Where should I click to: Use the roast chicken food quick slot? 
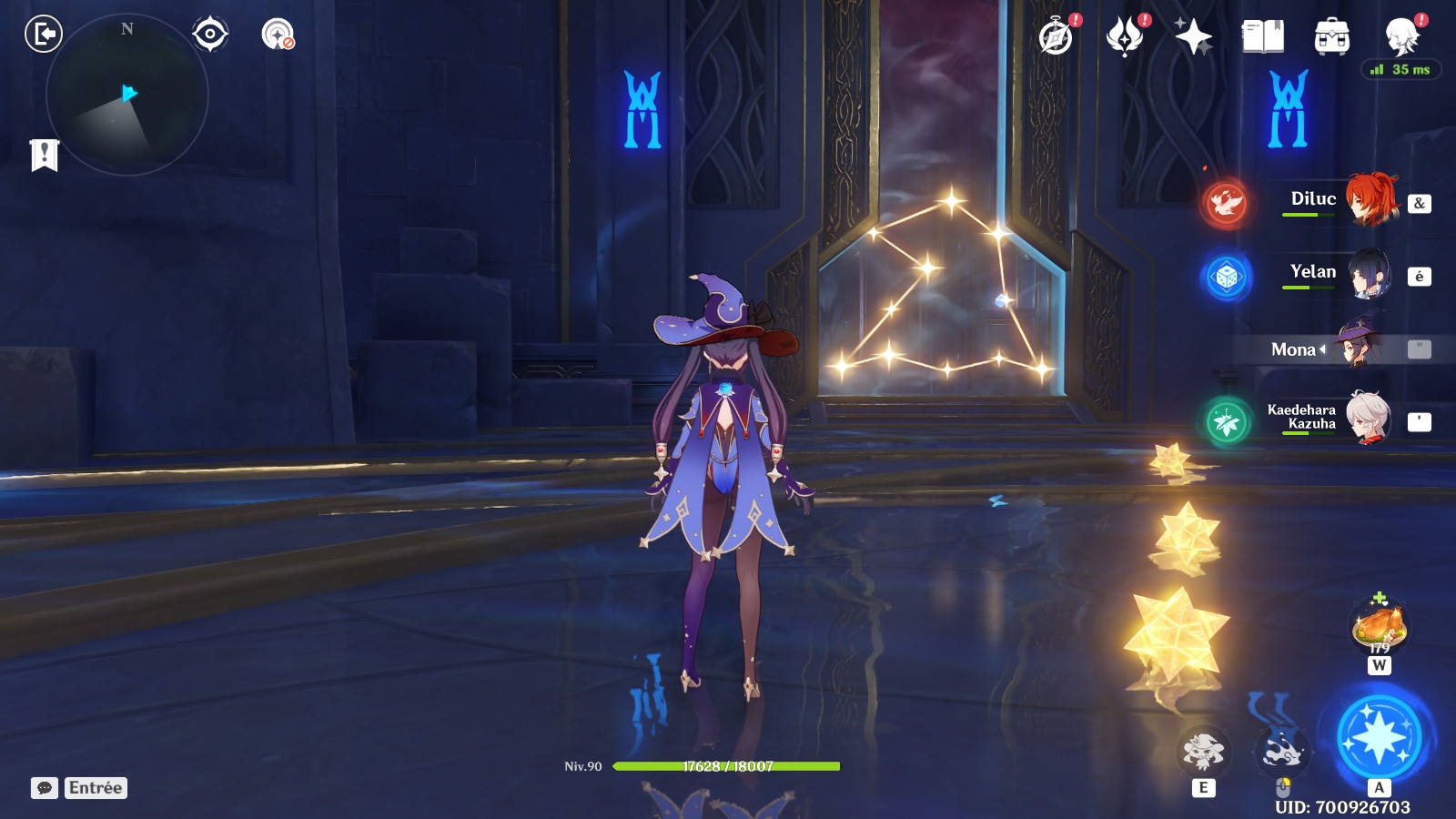click(1380, 625)
